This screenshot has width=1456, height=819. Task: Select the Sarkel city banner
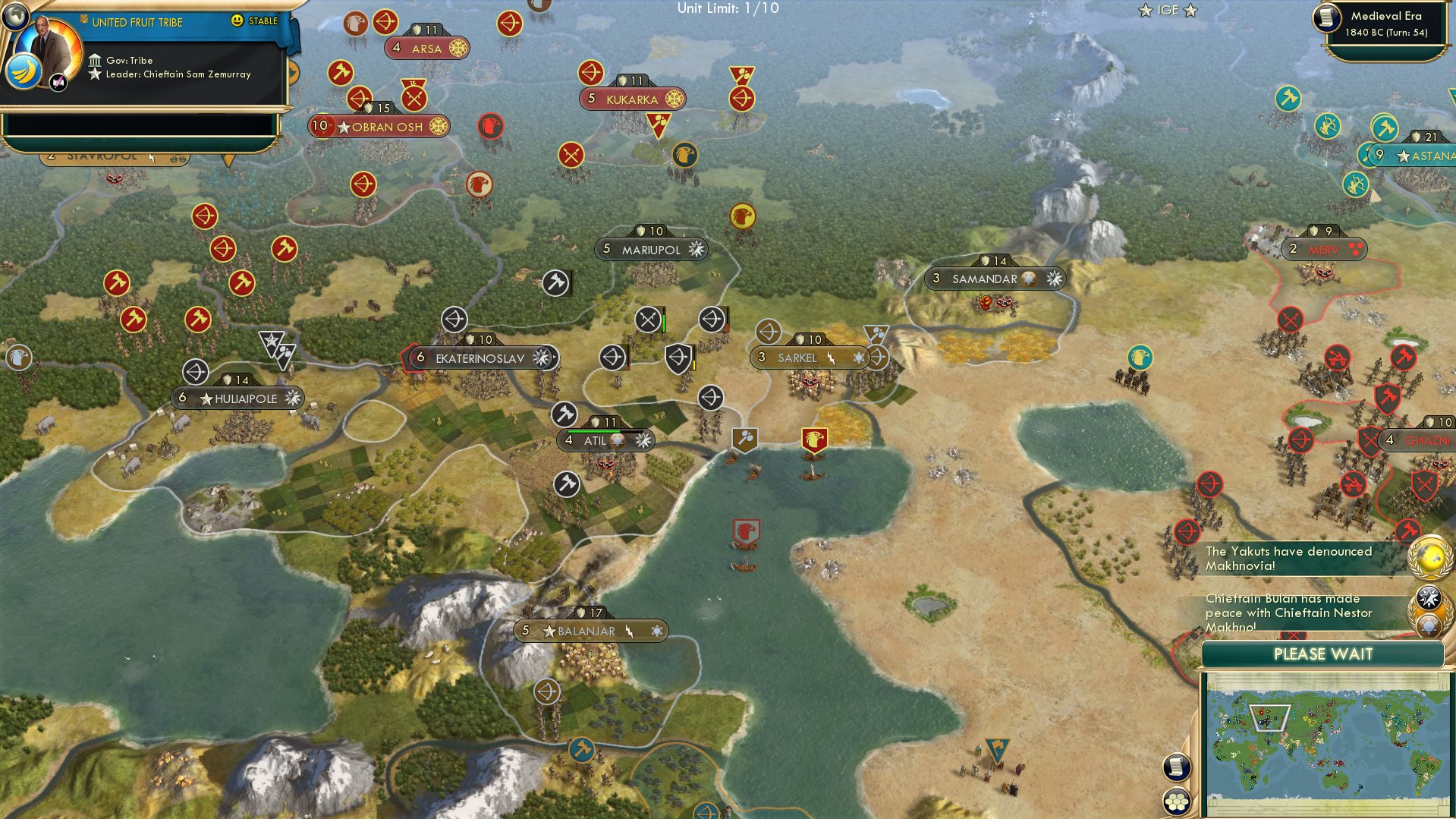(x=804, y=357)
